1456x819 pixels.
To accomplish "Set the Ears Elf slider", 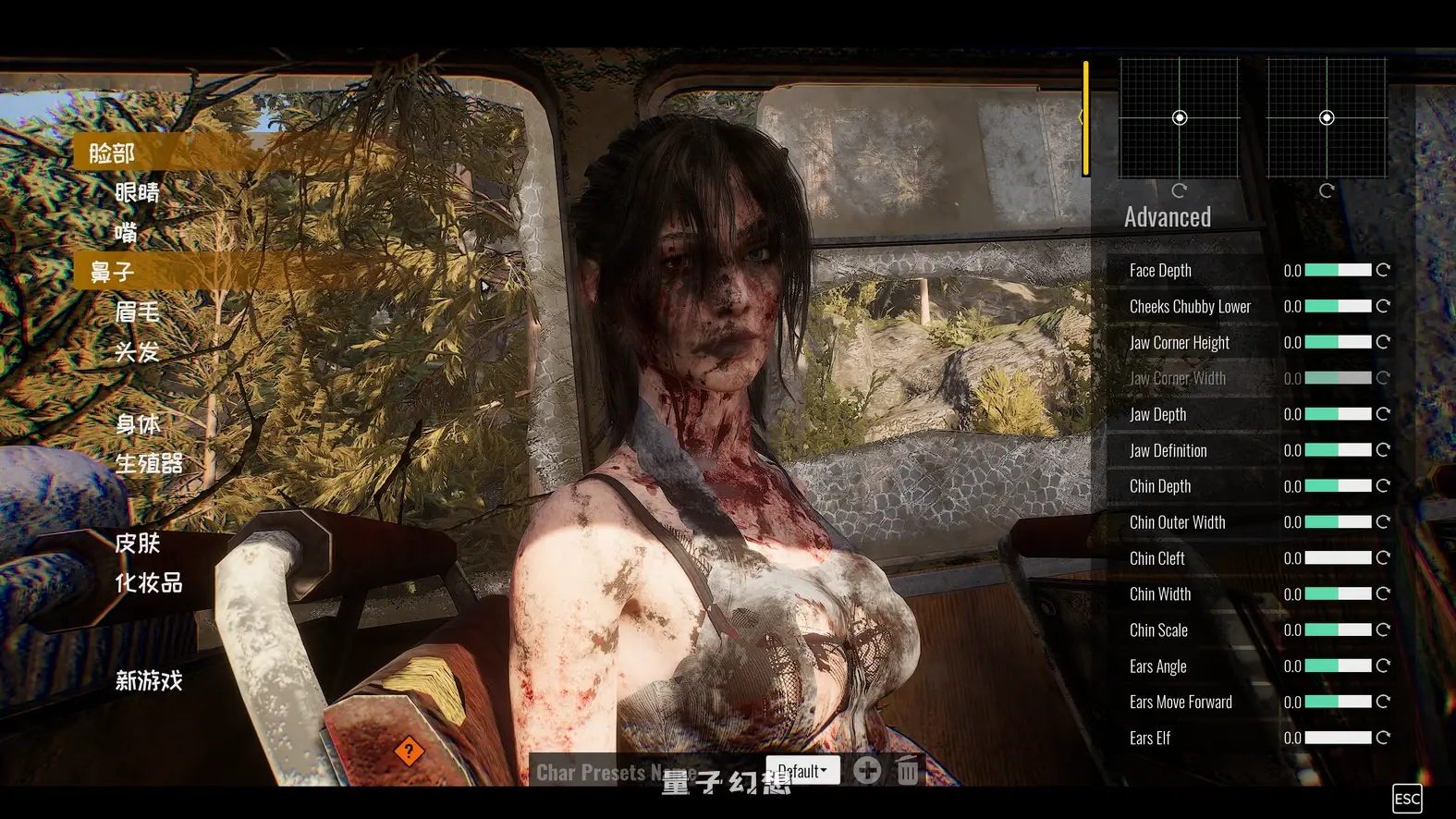I will tap(1338, 738).
